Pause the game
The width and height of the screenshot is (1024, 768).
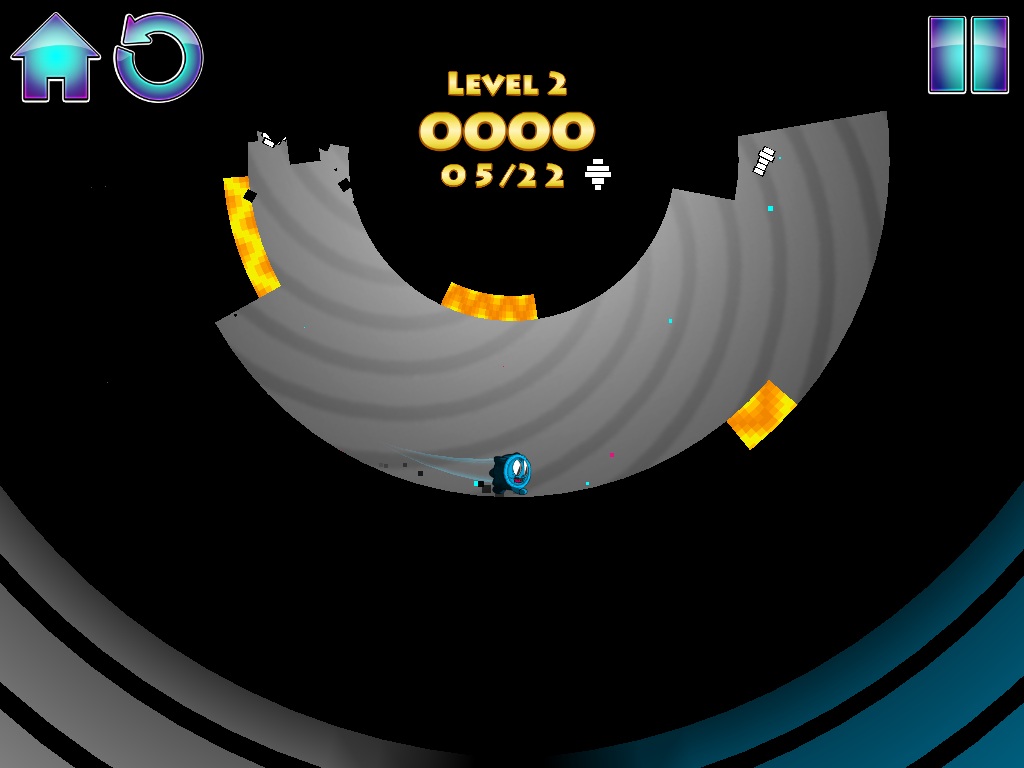click(968, 55)
